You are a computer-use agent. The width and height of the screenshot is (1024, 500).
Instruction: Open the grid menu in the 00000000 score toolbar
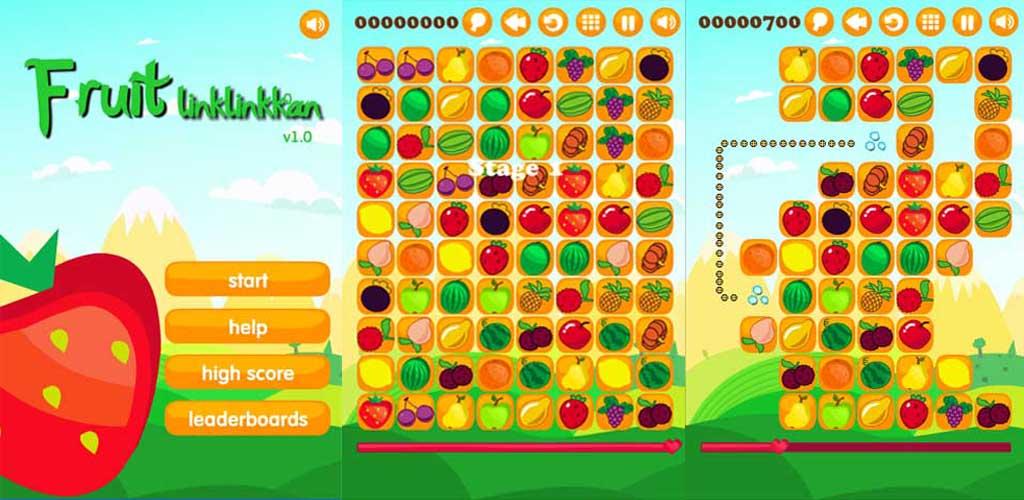point(590,21)
